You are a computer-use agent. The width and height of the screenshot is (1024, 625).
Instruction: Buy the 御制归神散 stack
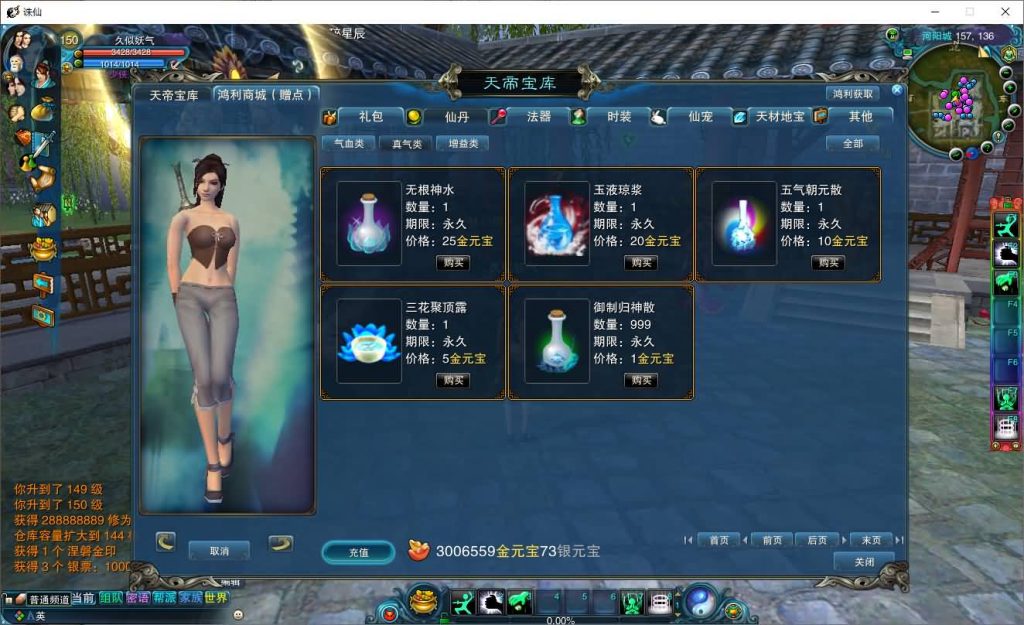641,381
